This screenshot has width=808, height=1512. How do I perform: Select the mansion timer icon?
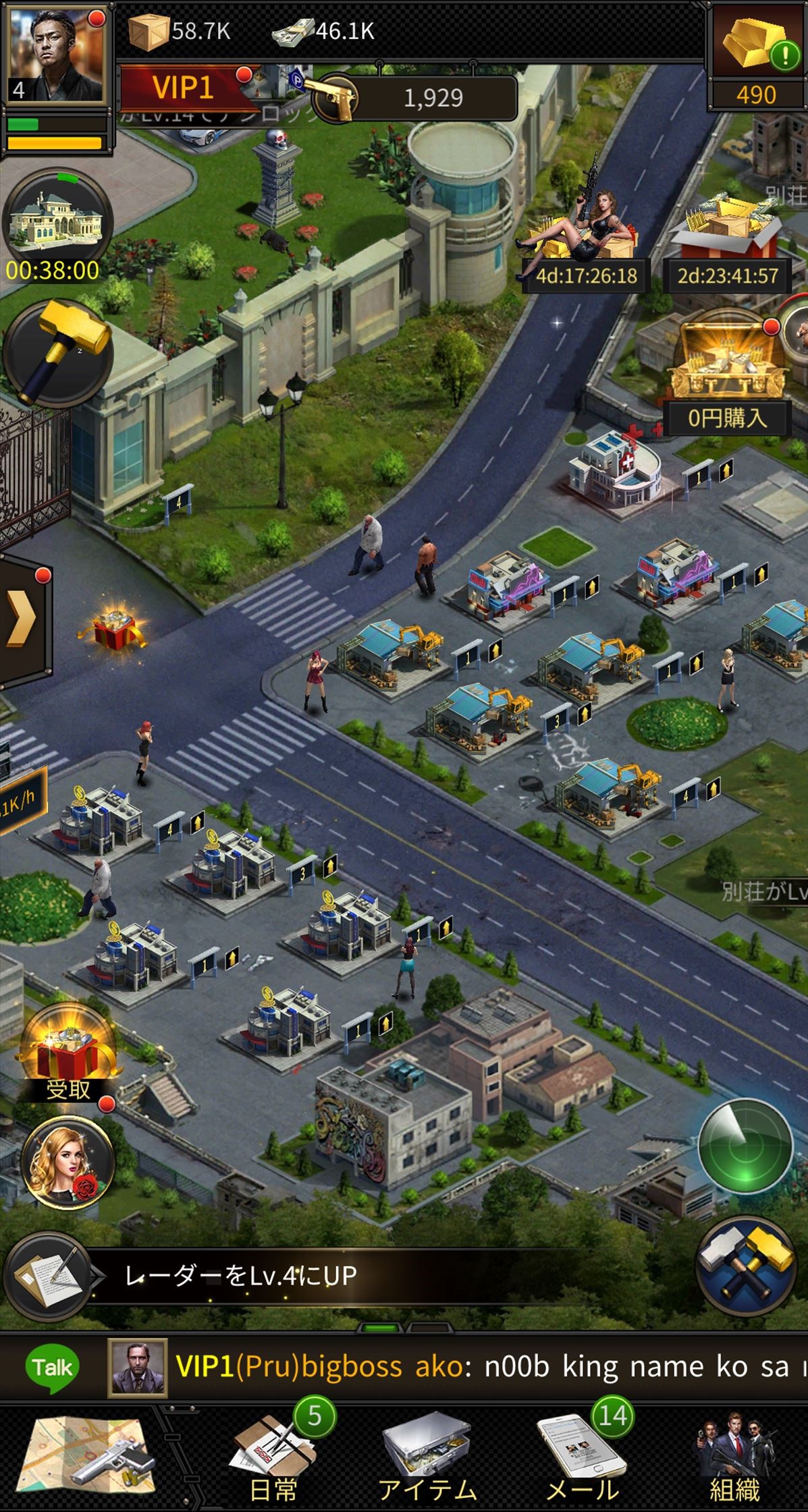pyautogui.click(x=55, y=221)
